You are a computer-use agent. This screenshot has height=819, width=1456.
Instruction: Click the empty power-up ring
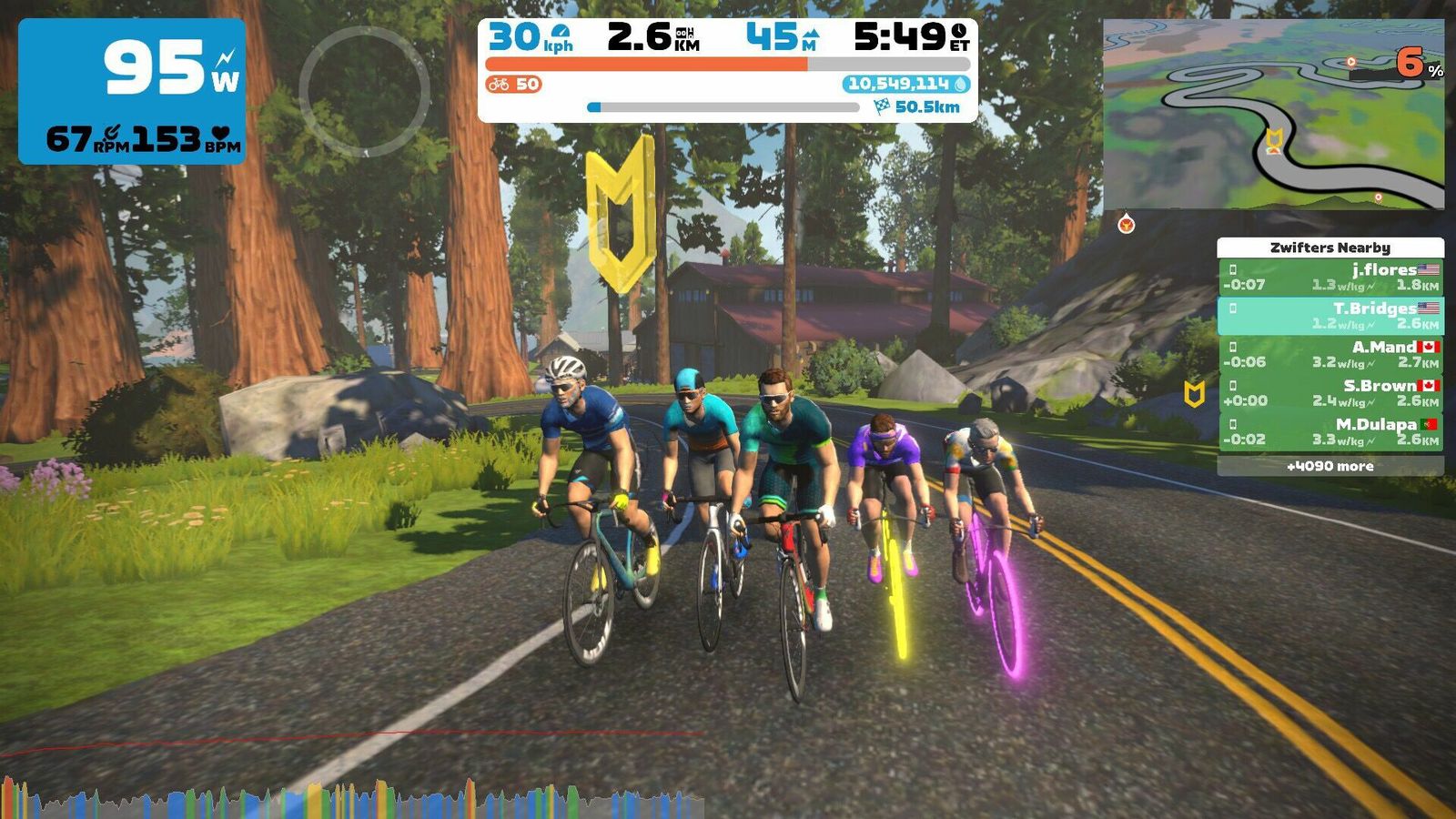coord(364,91)
